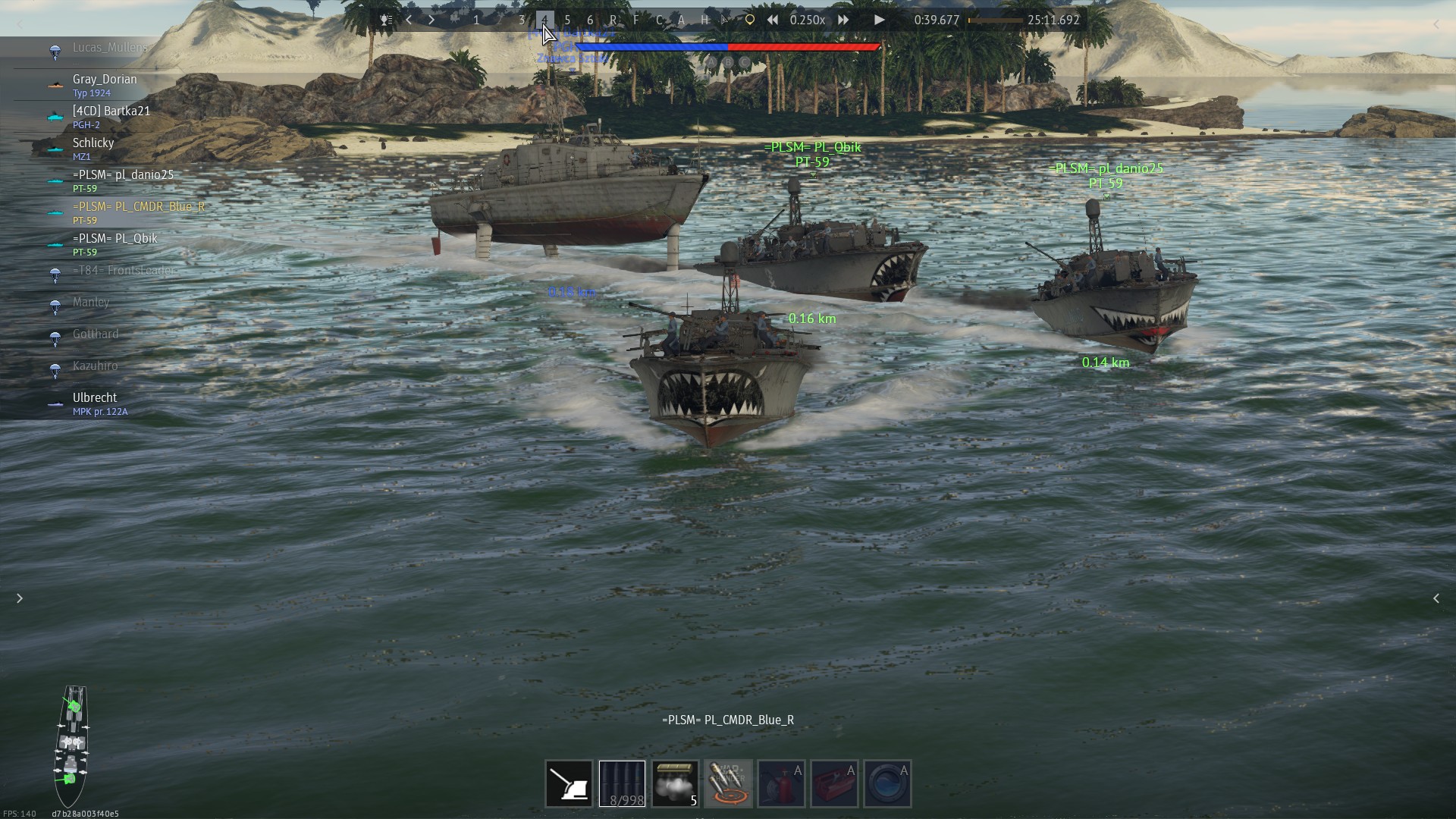Image resolution: width=1456 pixels, height=819 pixels.
Task: Choose the R camera mode
Action: (x=613, y=20)
